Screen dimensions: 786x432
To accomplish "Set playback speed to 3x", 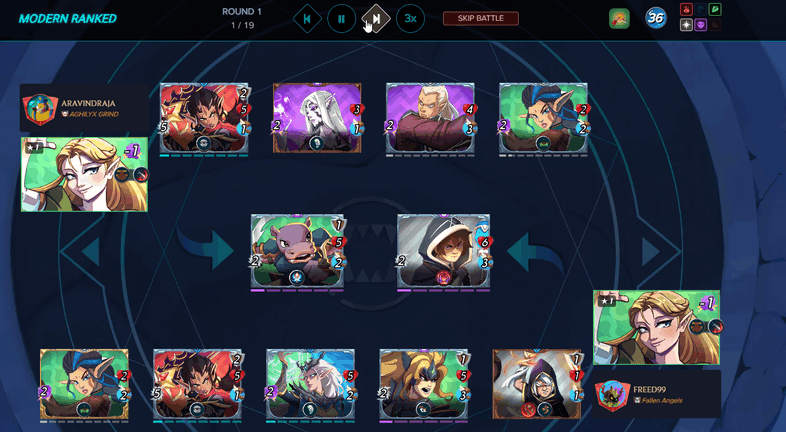I will coord(409,18).
